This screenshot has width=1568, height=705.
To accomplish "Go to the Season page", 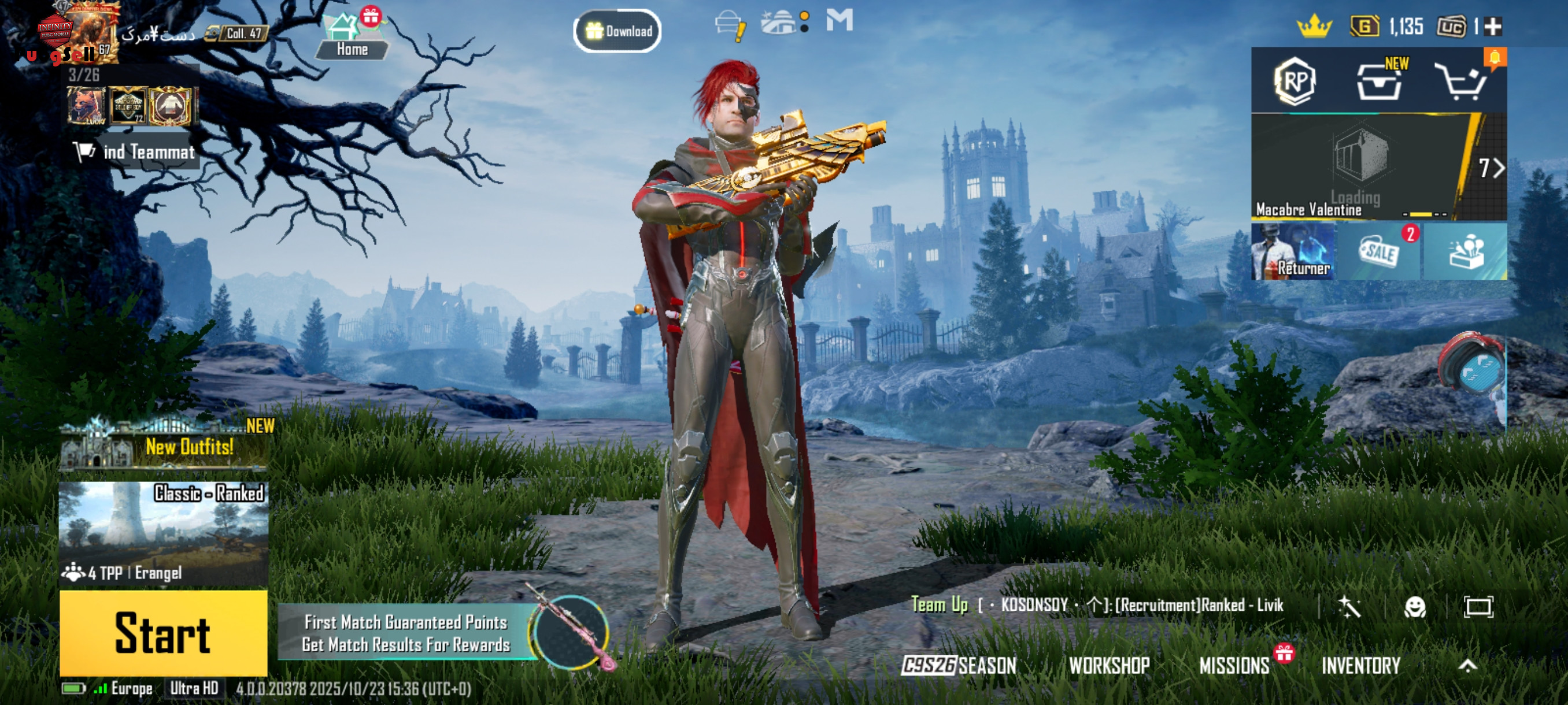I will pyautogui.click(x=959, y=666).
